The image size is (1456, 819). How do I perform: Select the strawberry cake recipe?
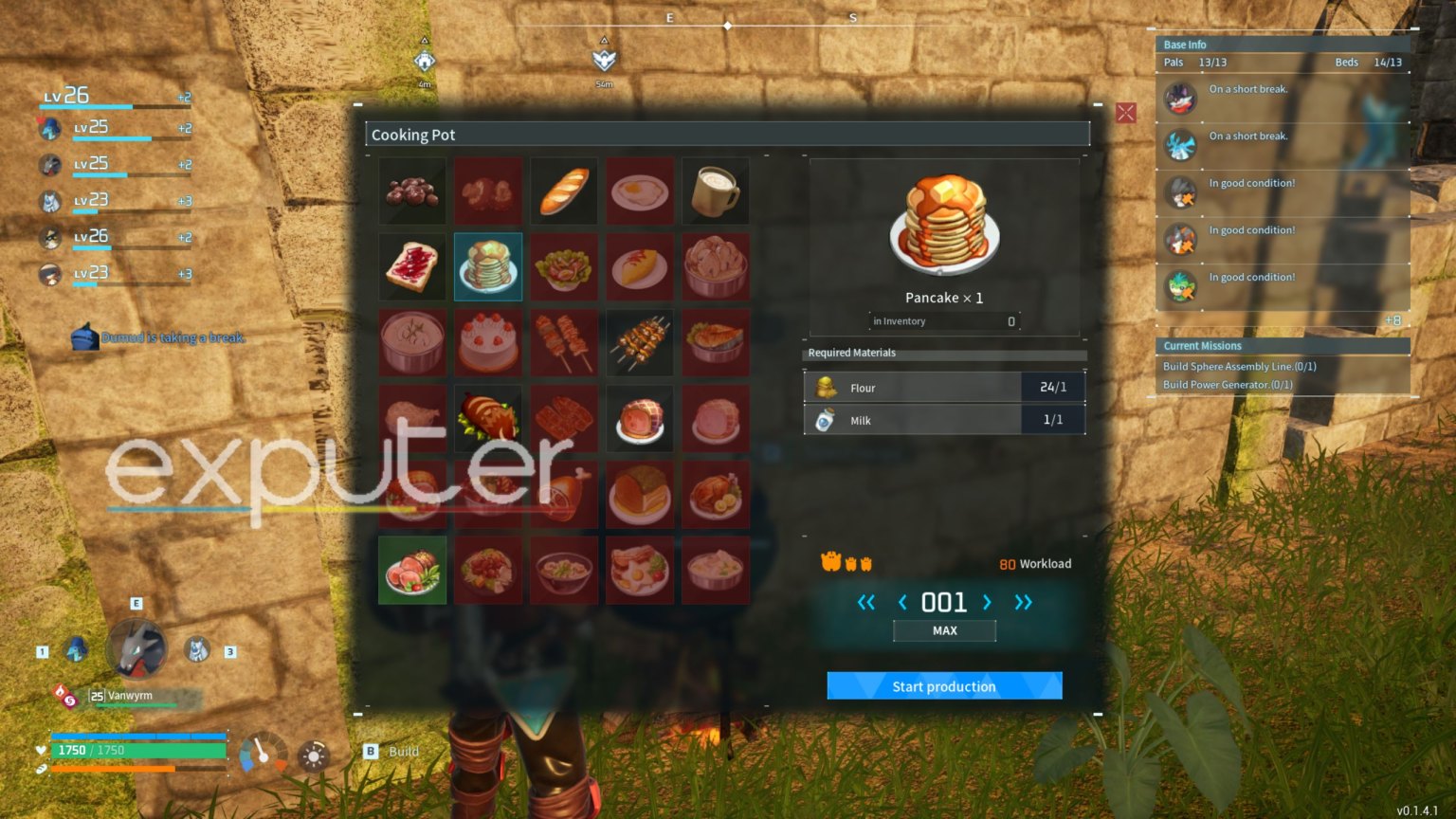[x=488, y=343]
